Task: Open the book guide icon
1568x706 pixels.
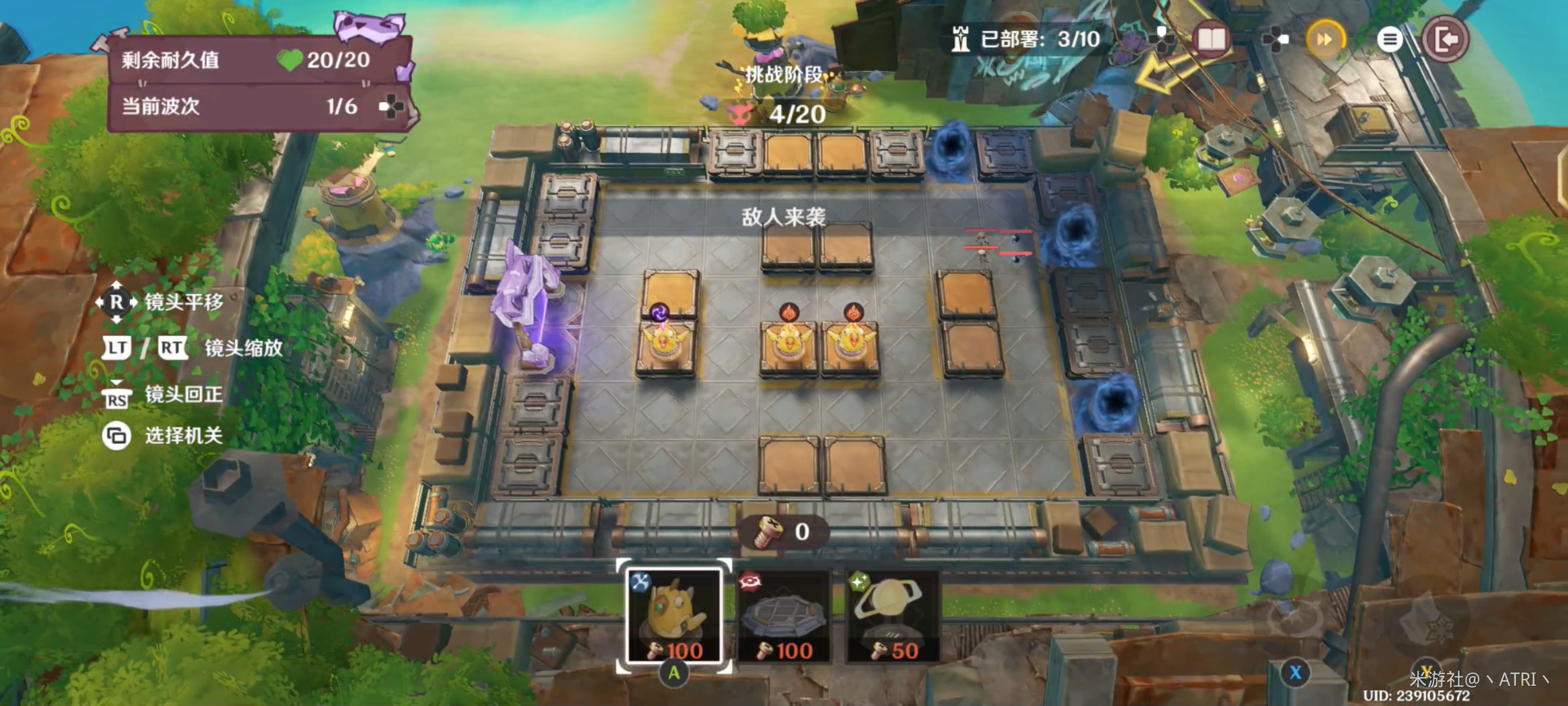Action: click(x=1210, y=40)
